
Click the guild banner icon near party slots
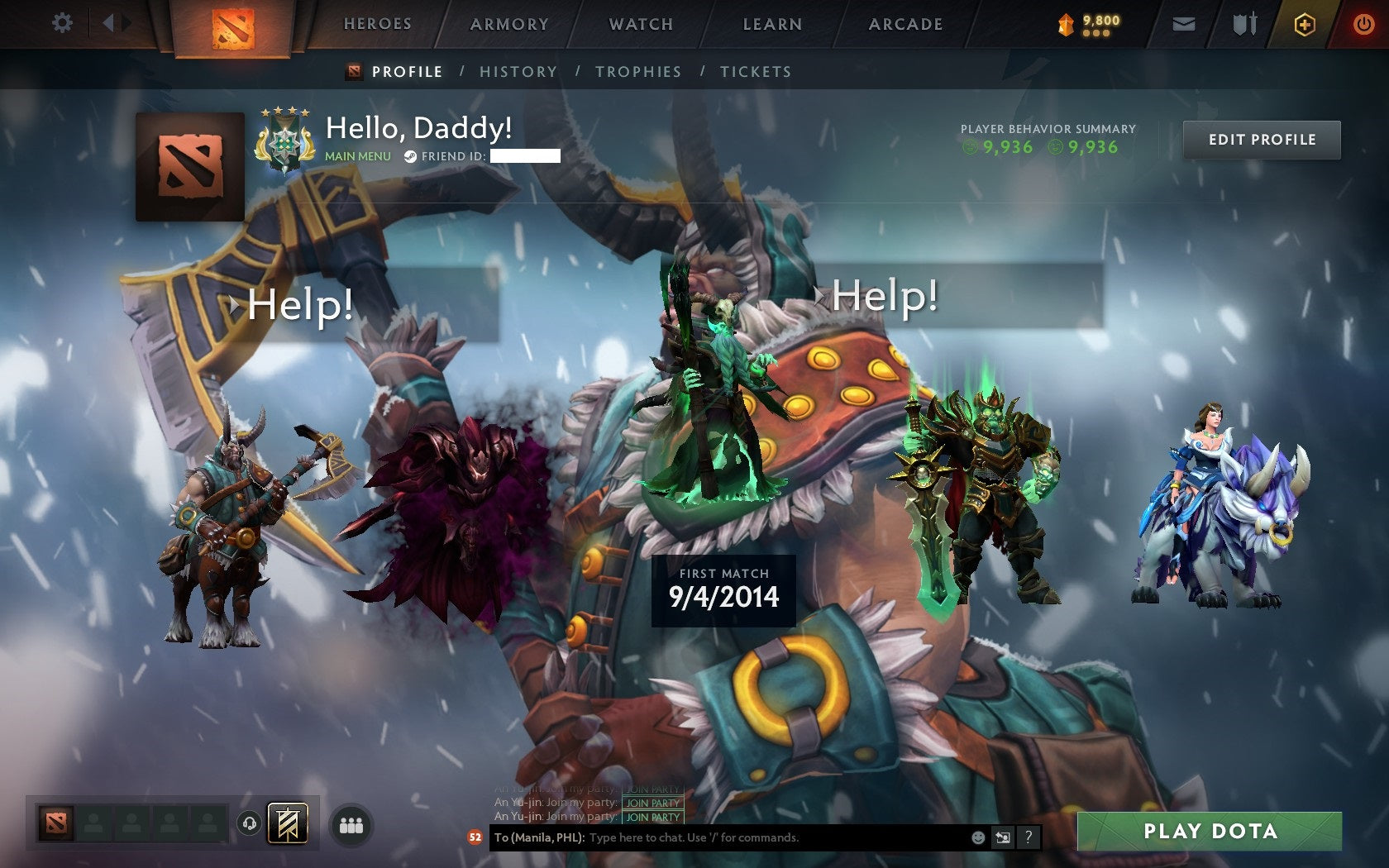point(288,824)
